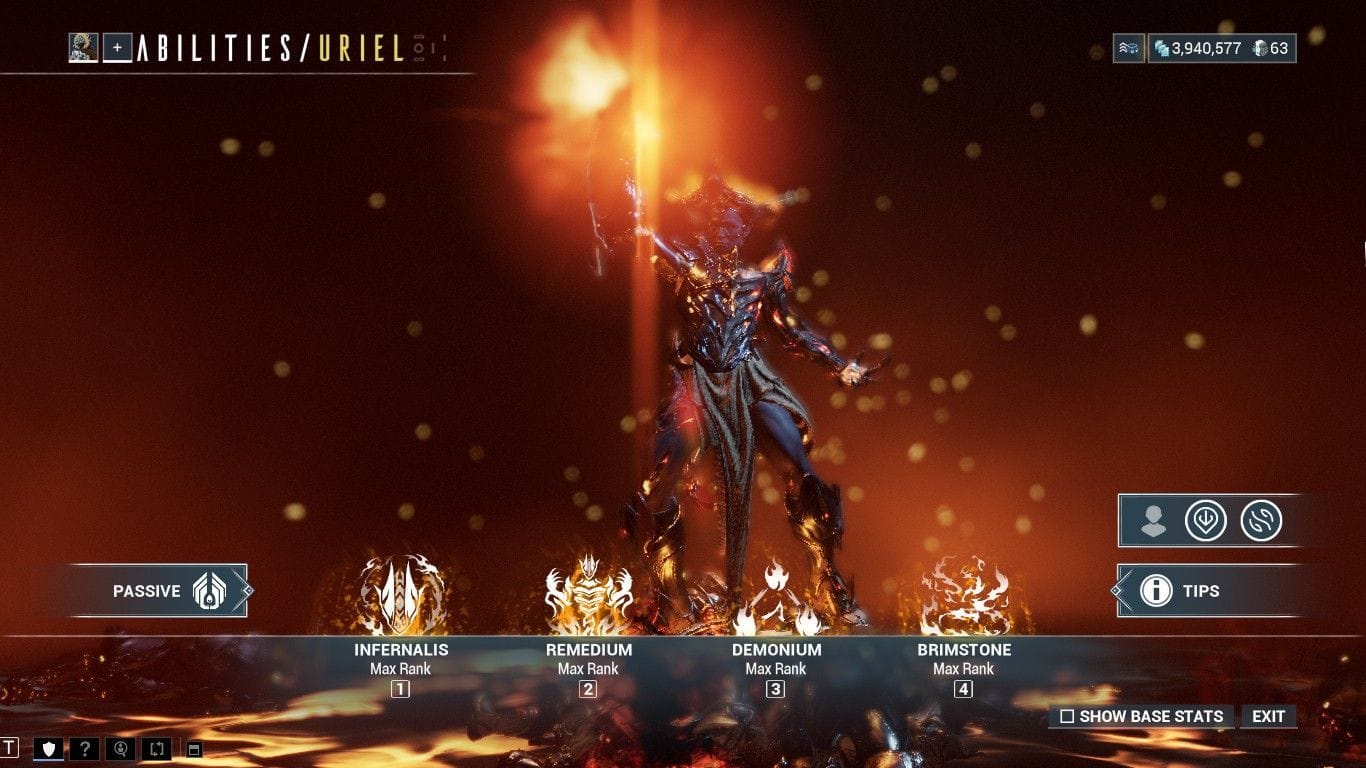Inspect the Brimstone ability
1366x768 pixels.
pos(964,597)
